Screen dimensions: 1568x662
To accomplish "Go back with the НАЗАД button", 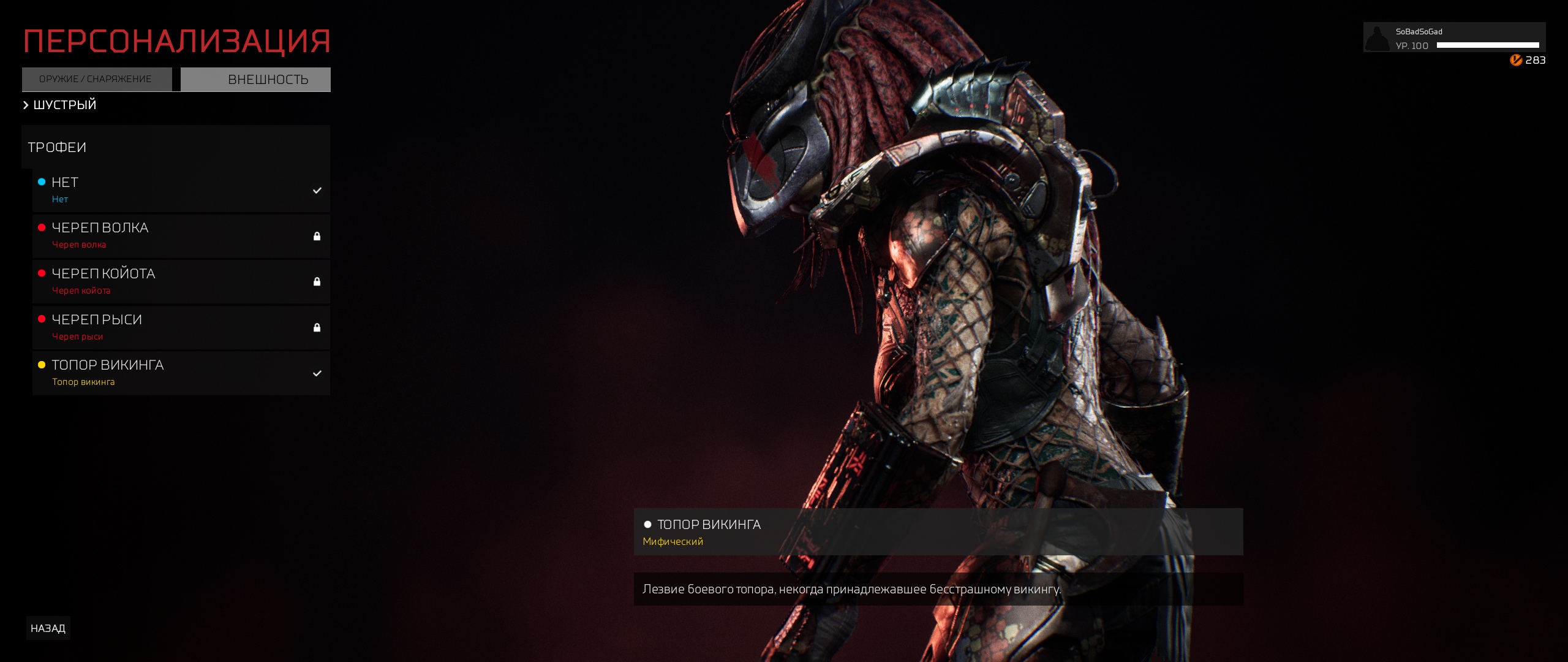I will pos(48,628).
